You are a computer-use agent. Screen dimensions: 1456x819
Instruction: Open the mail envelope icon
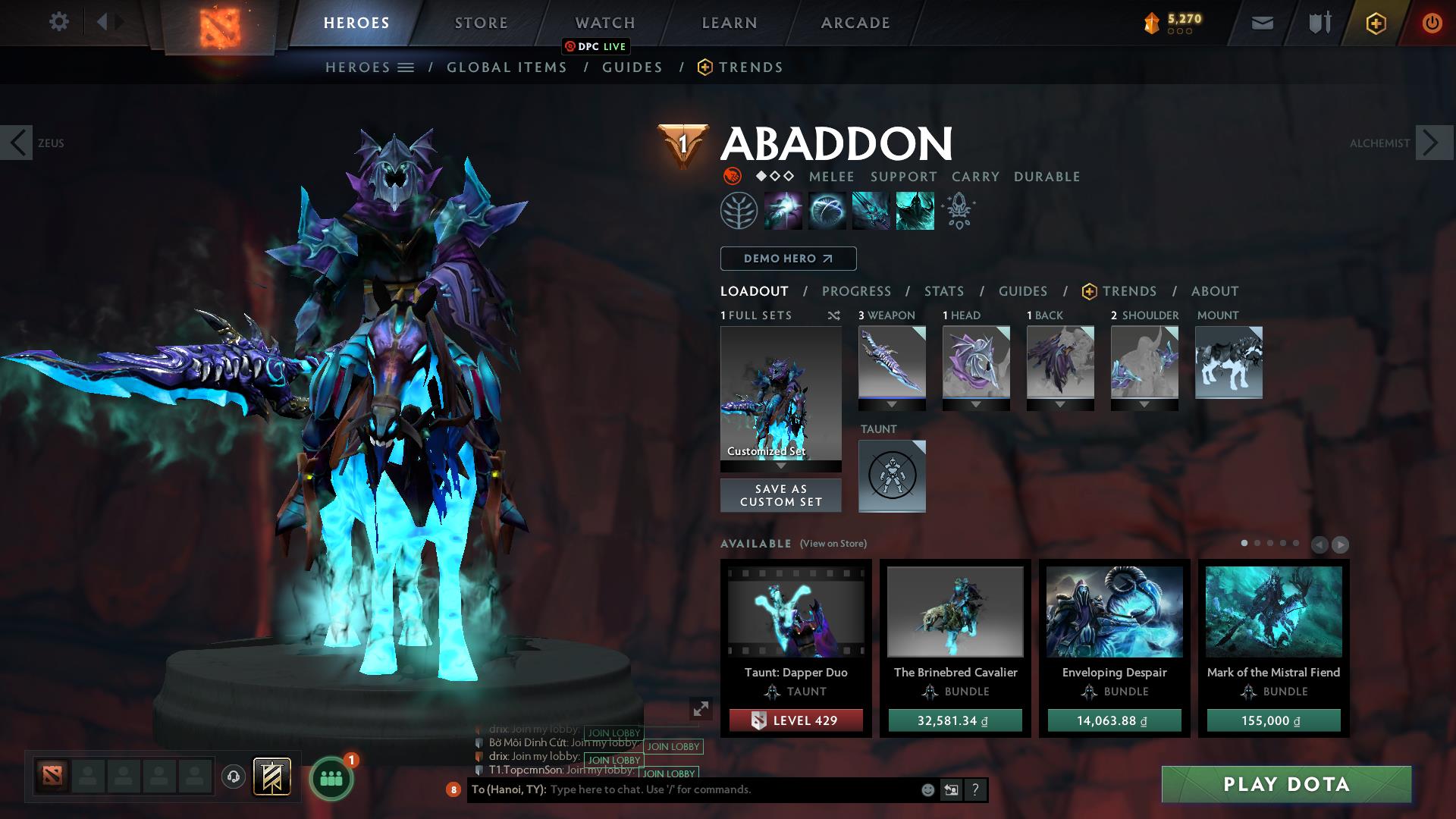click(x=1261, y=22)
